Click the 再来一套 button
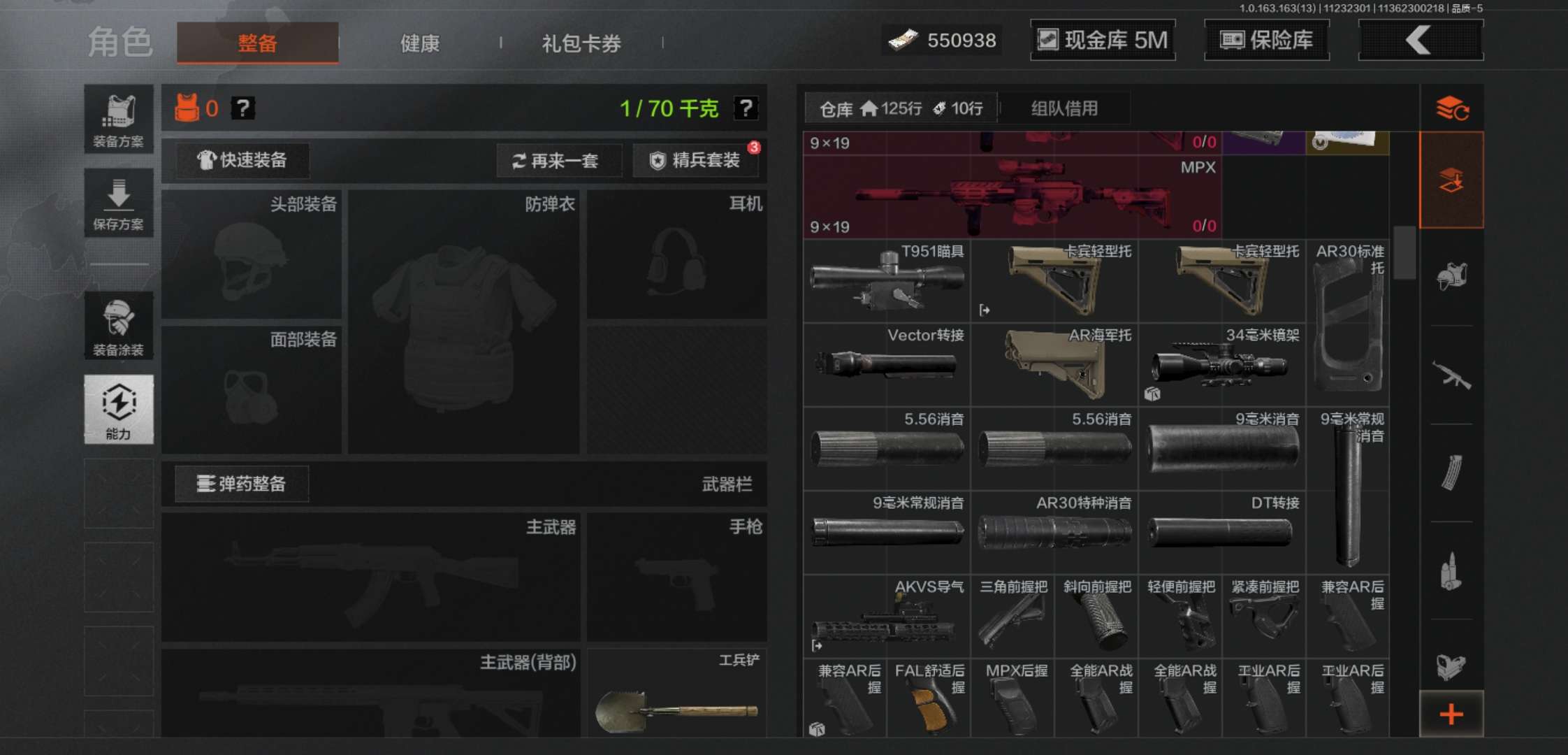 (x=559, y=161)
